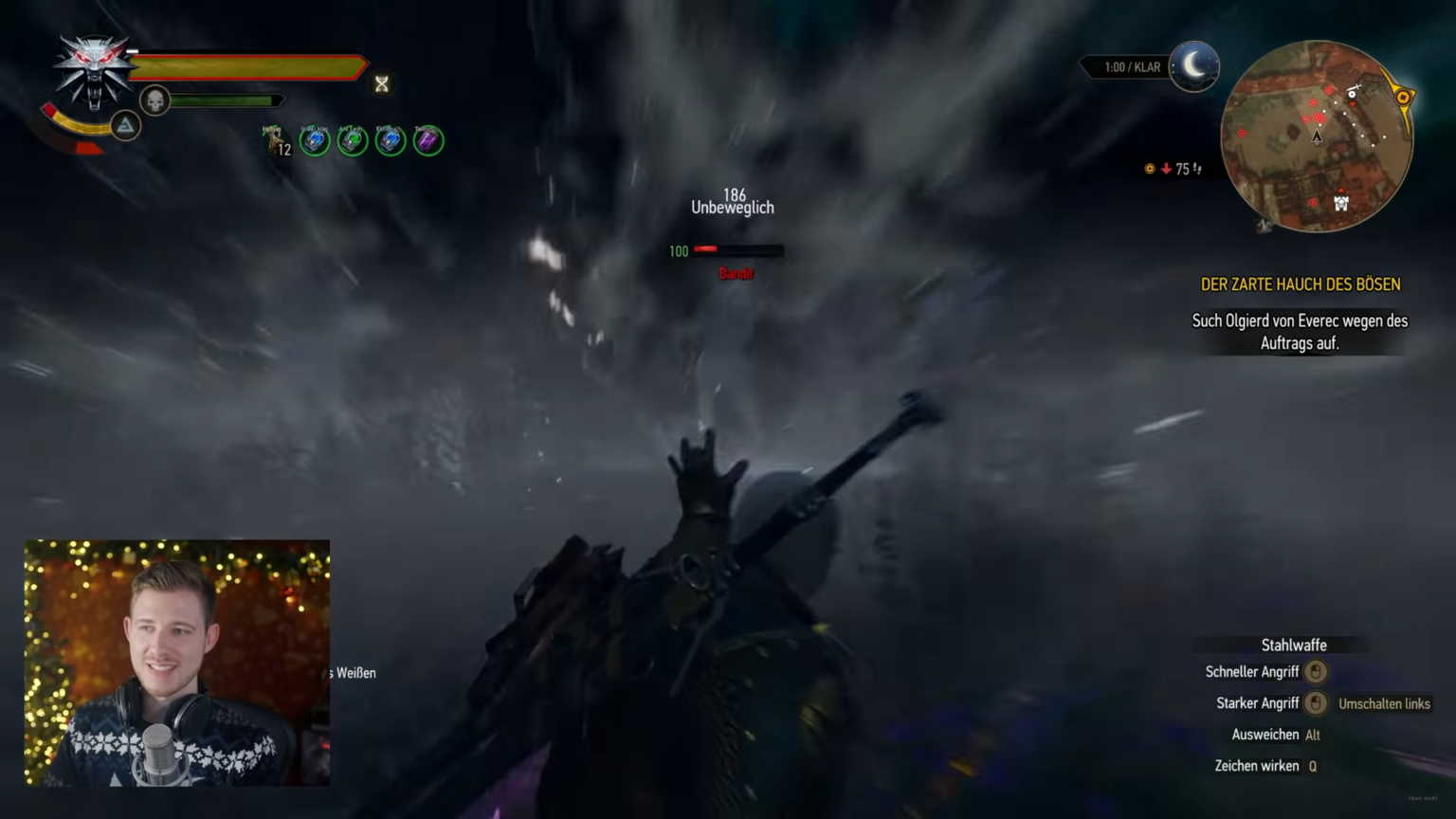Toggle the Schneller Angriff mouse control
This screenshot has width=1456, height=819.
(1316, 671)
